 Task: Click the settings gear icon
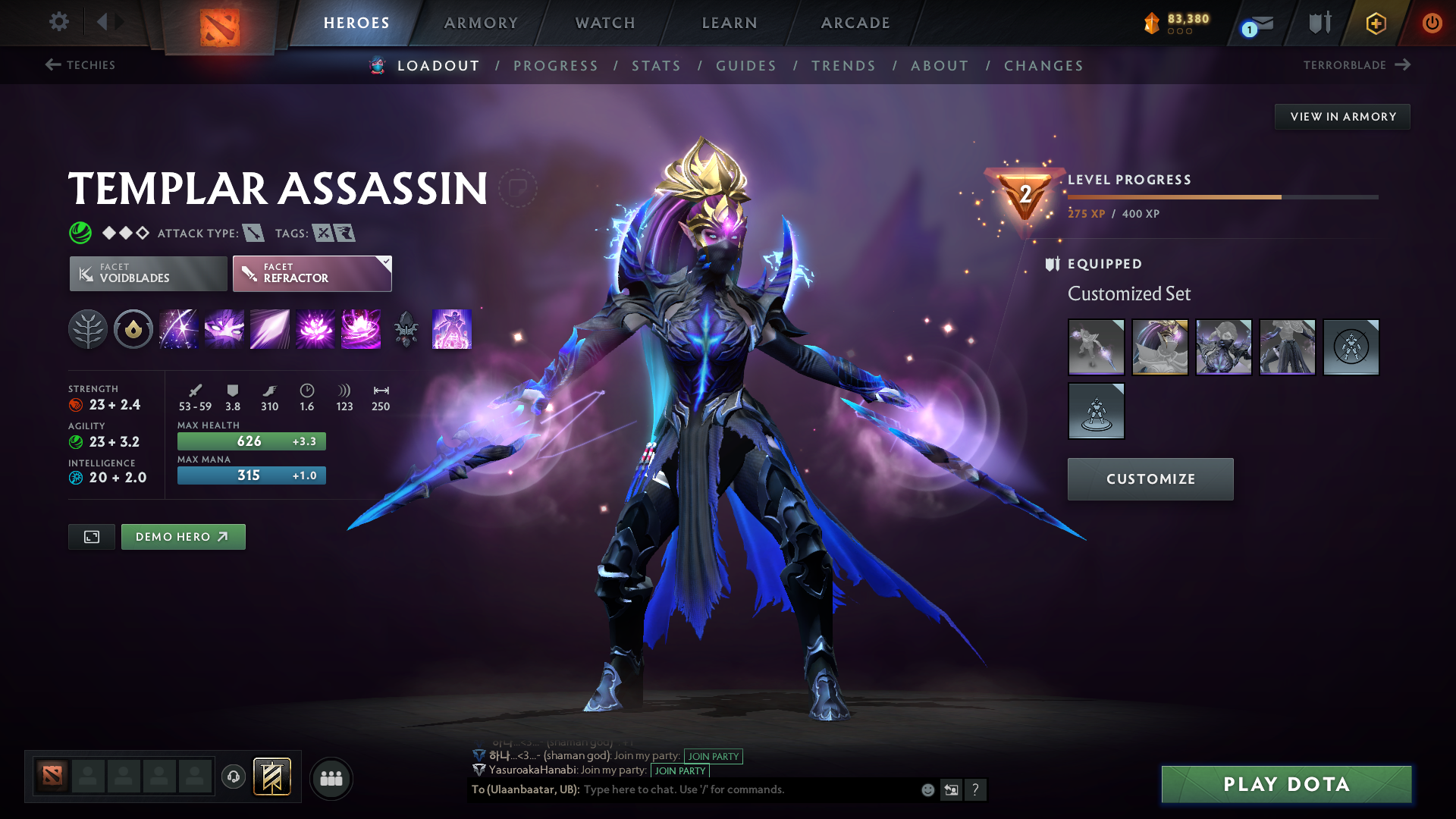pyautogui.click(x=58, y=23)
